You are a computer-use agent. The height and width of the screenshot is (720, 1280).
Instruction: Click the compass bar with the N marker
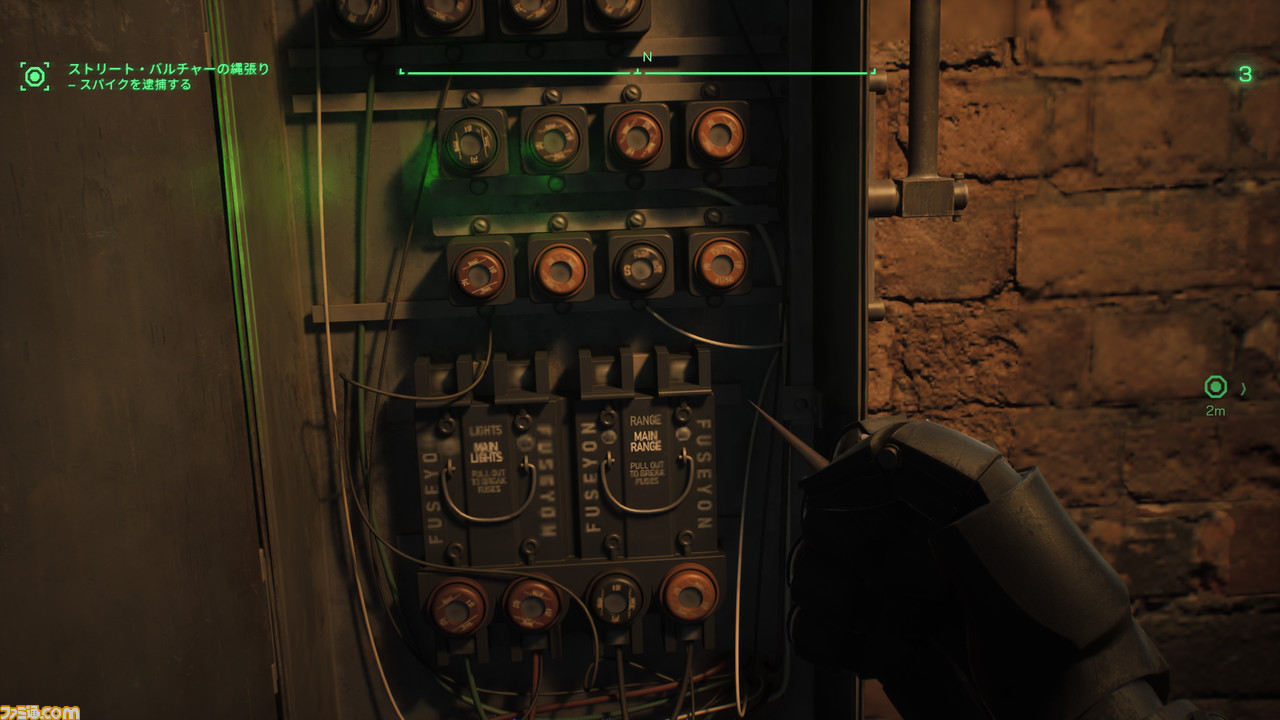point(637,71)
